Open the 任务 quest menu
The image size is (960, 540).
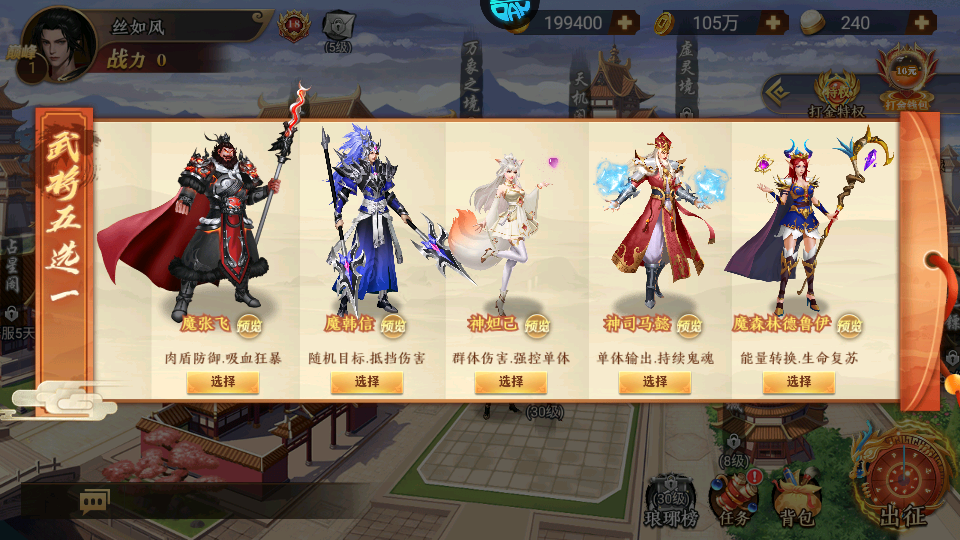point(733,500)
